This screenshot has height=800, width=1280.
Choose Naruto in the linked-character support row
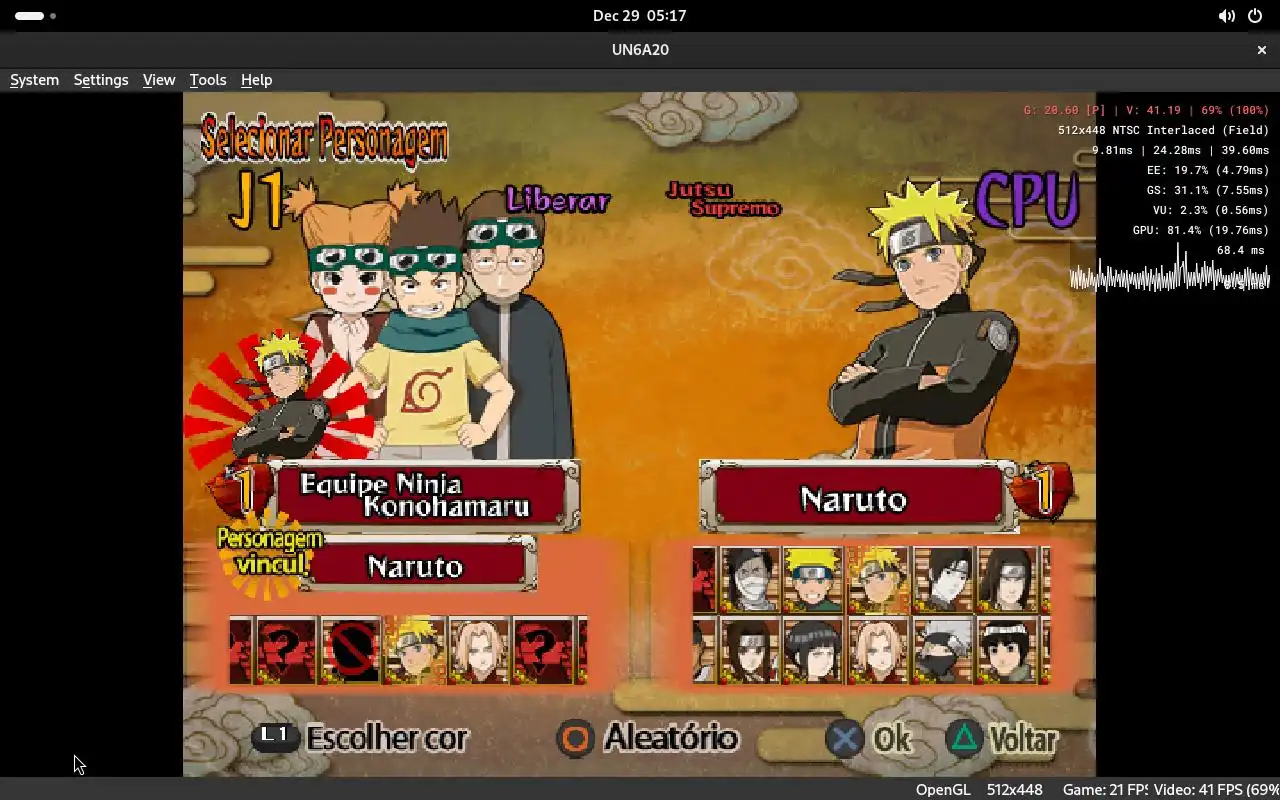(414, 651)
